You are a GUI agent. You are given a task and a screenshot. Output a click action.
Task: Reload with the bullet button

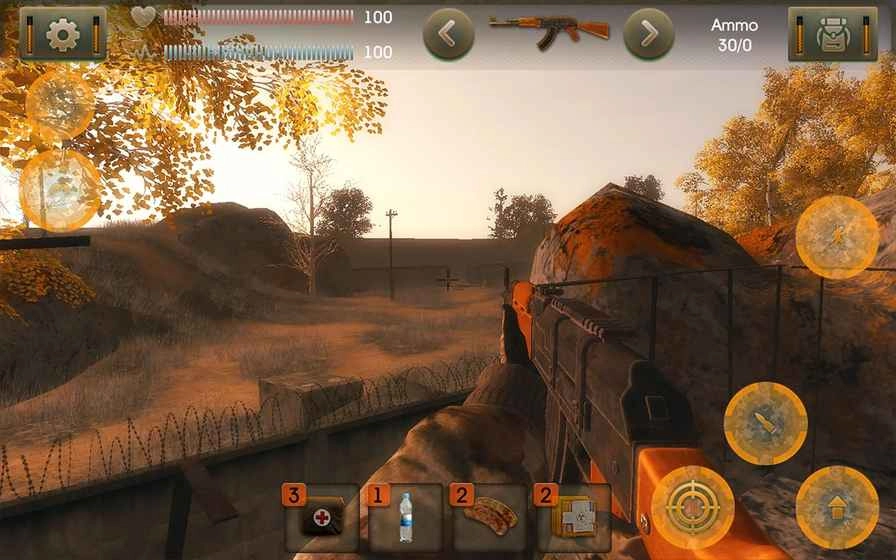tap(765, 423)
